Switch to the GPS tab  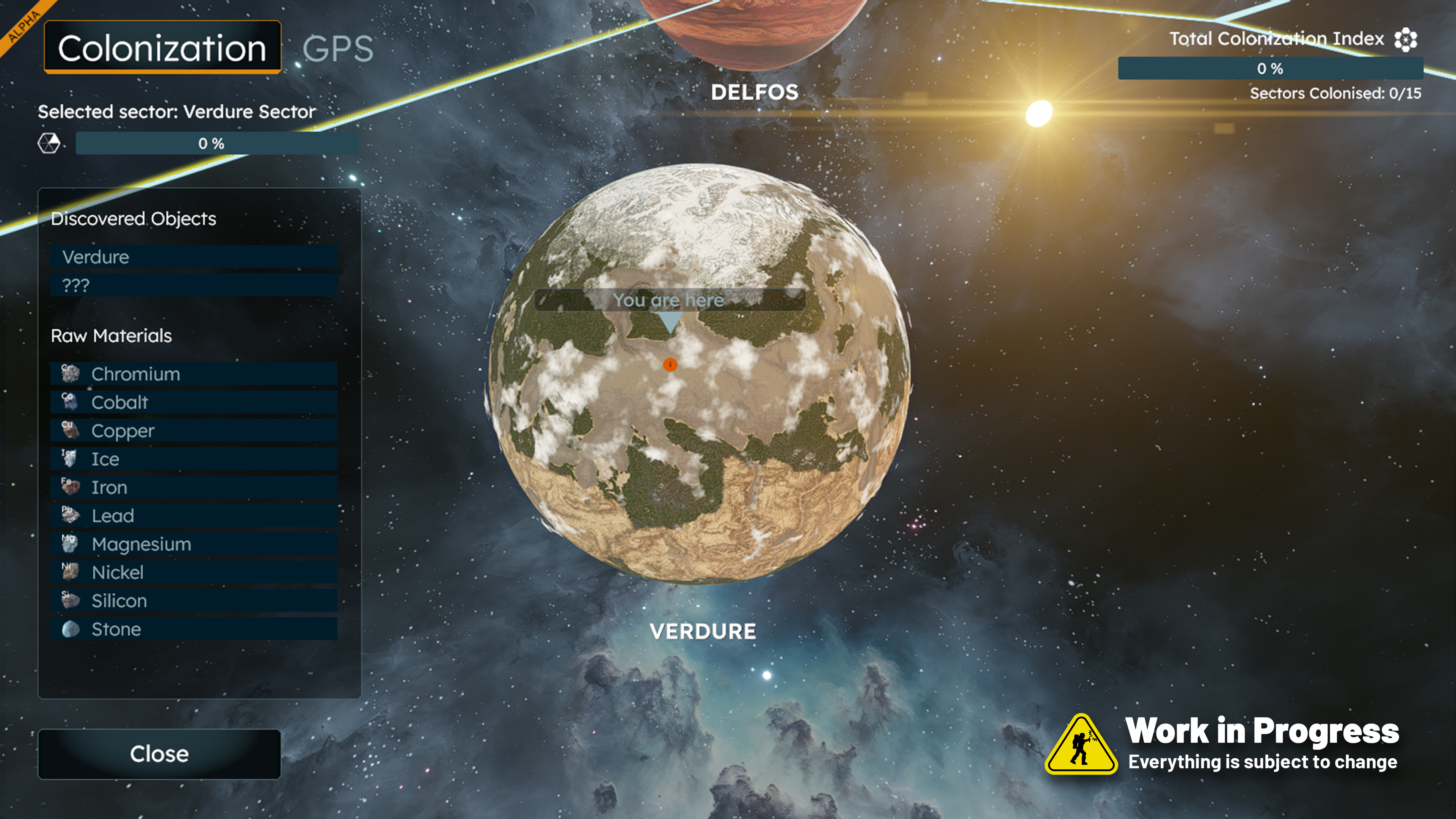pos(337,49)
